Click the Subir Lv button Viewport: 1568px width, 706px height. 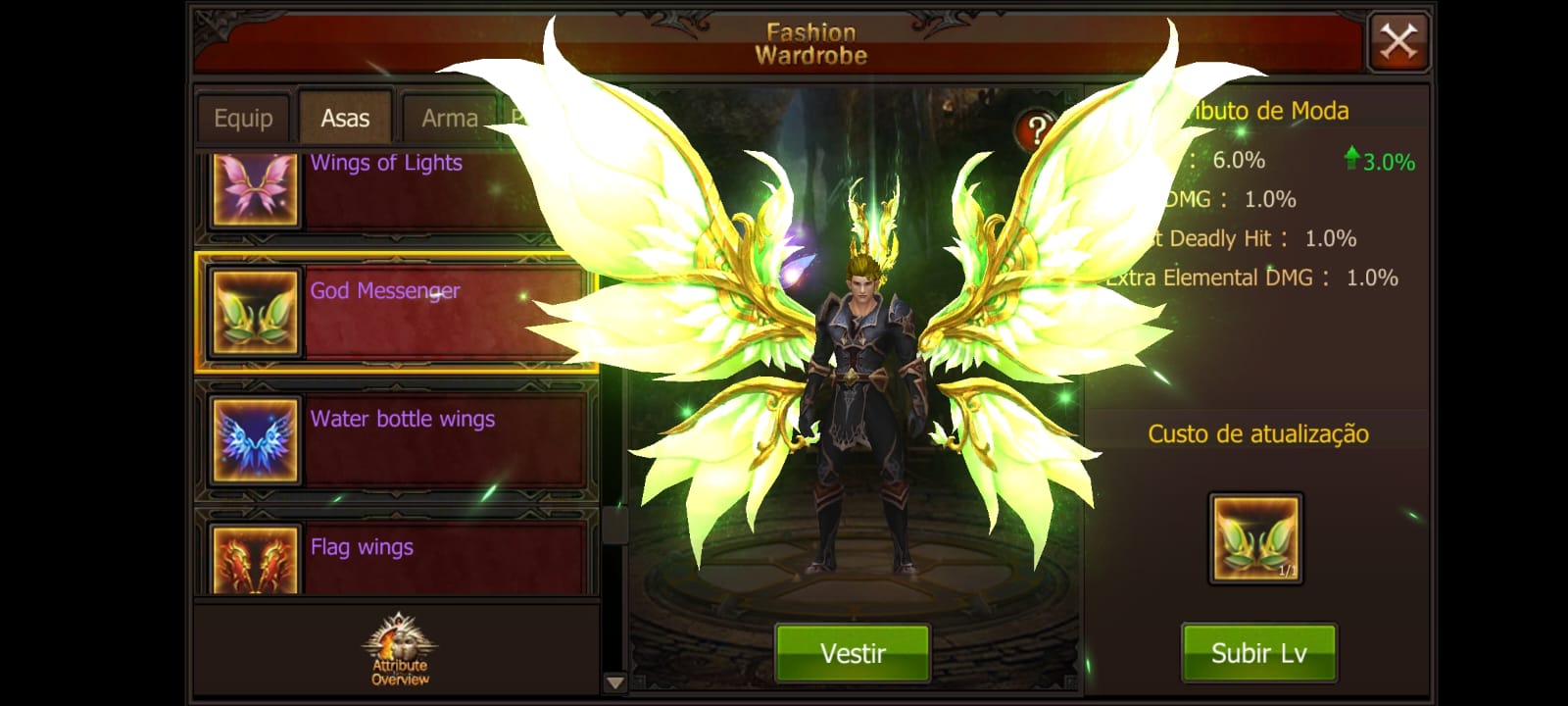point(1258,652)
